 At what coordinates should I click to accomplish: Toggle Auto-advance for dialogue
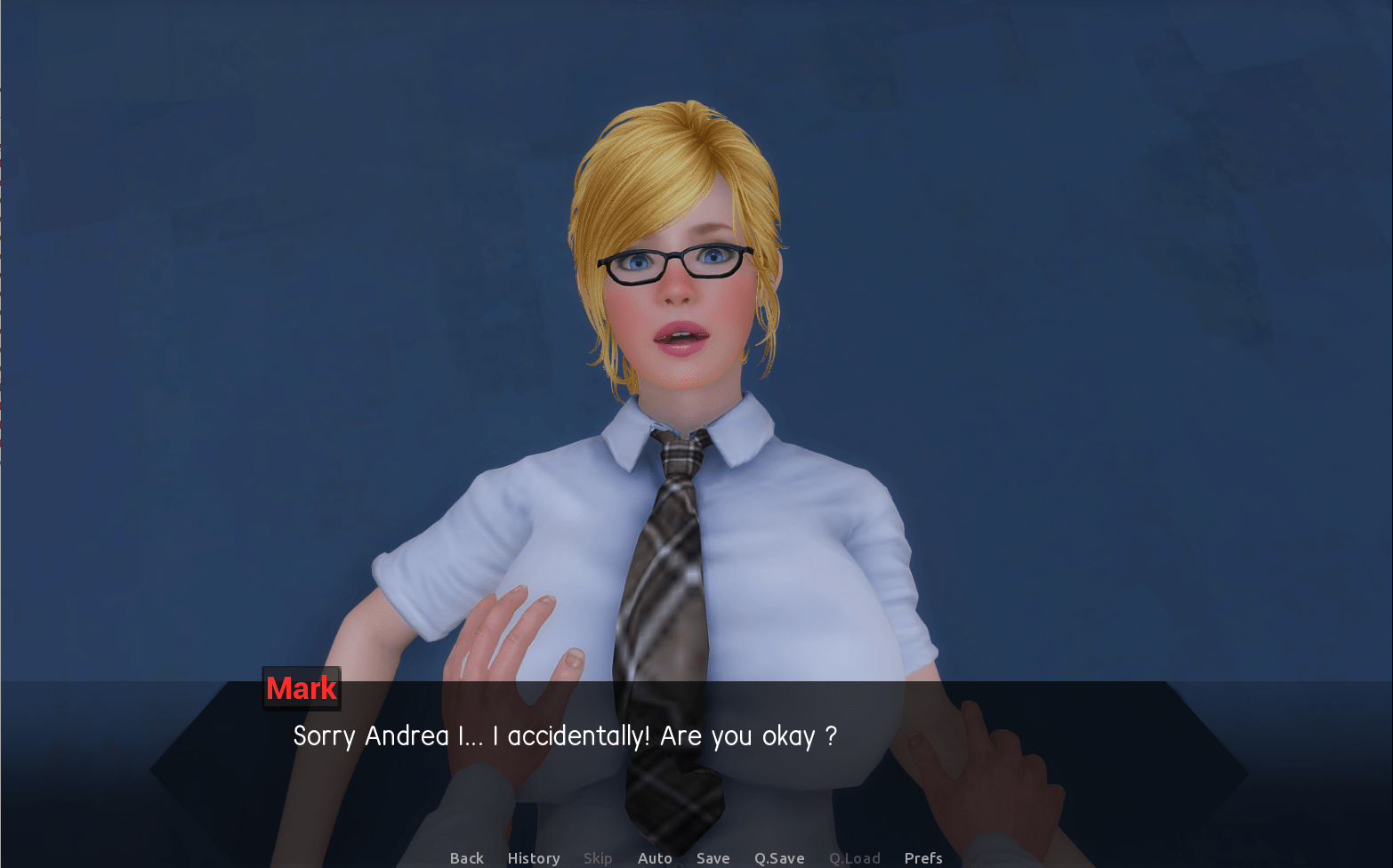pyautogui.click(x=655, y=858)
